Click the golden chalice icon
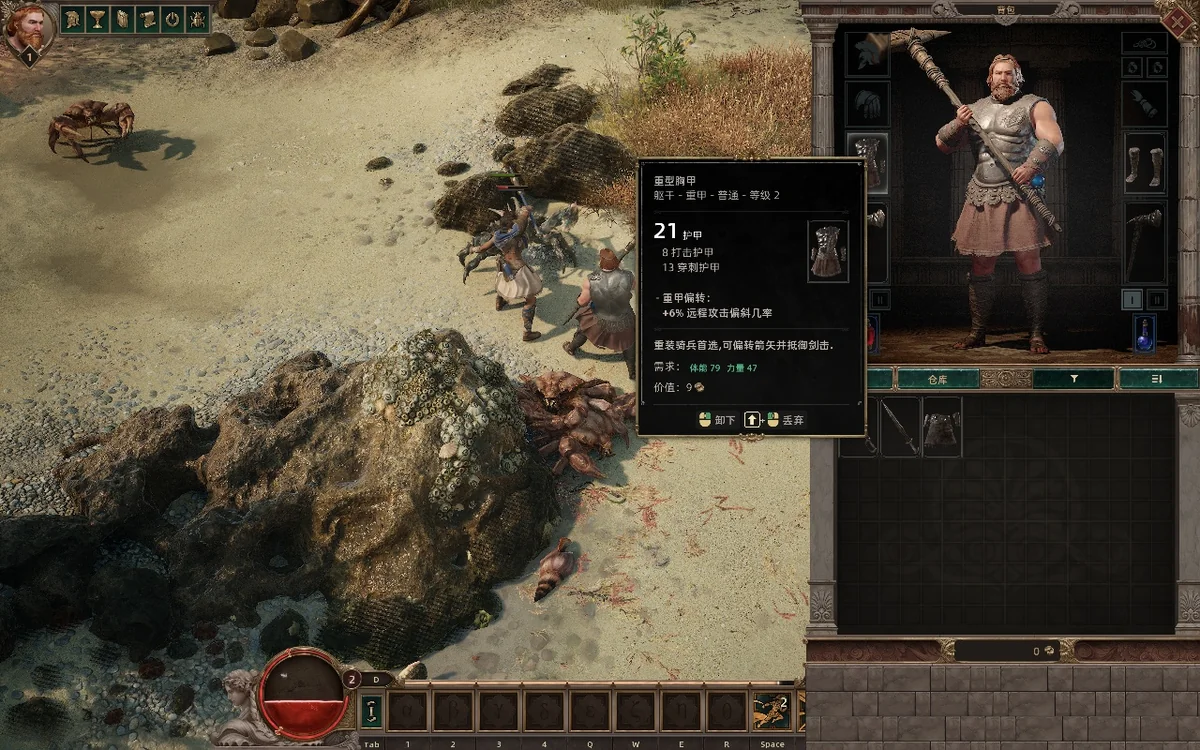Screen dimensions: 1200x750 click(x=97, y=19)
